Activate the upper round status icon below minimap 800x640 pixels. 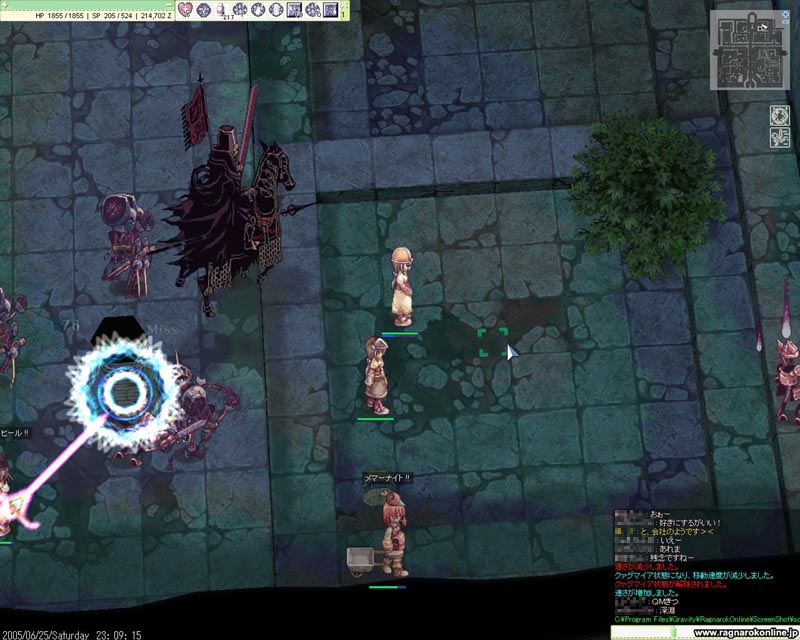[779, 114]
